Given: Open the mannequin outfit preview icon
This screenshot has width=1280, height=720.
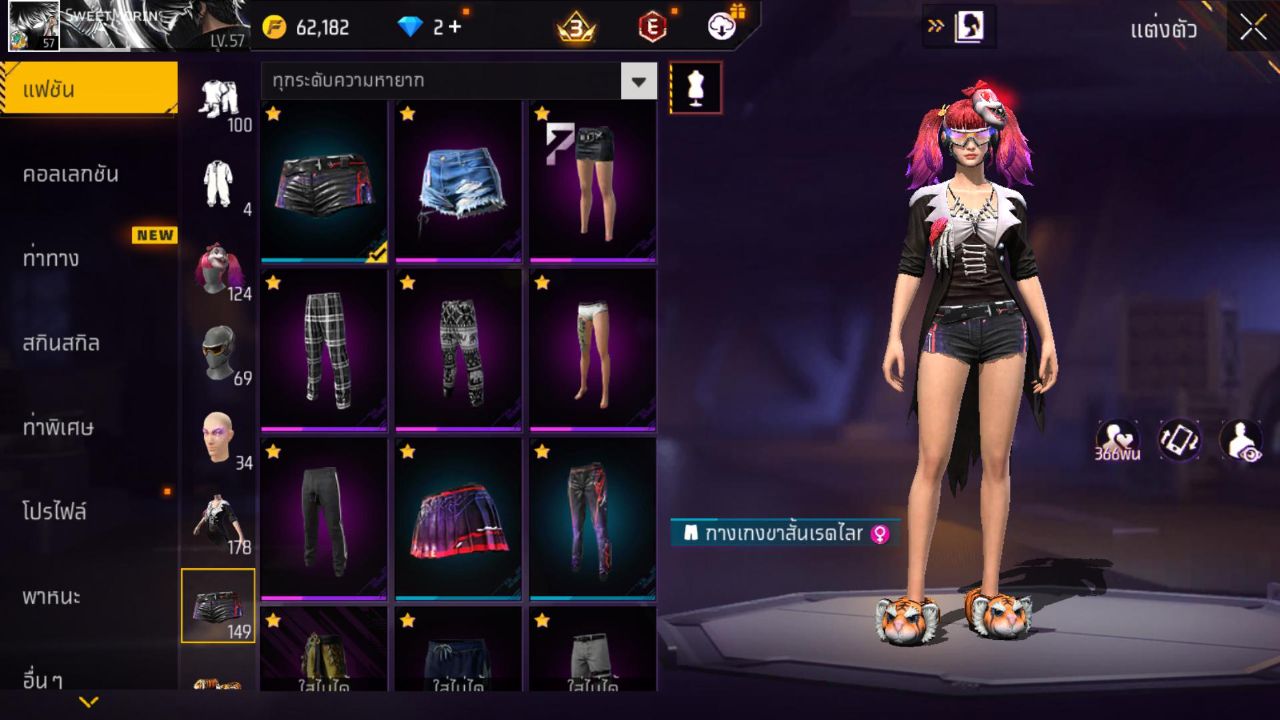Looking at the screenshot, I should click(x=695, y=87).
